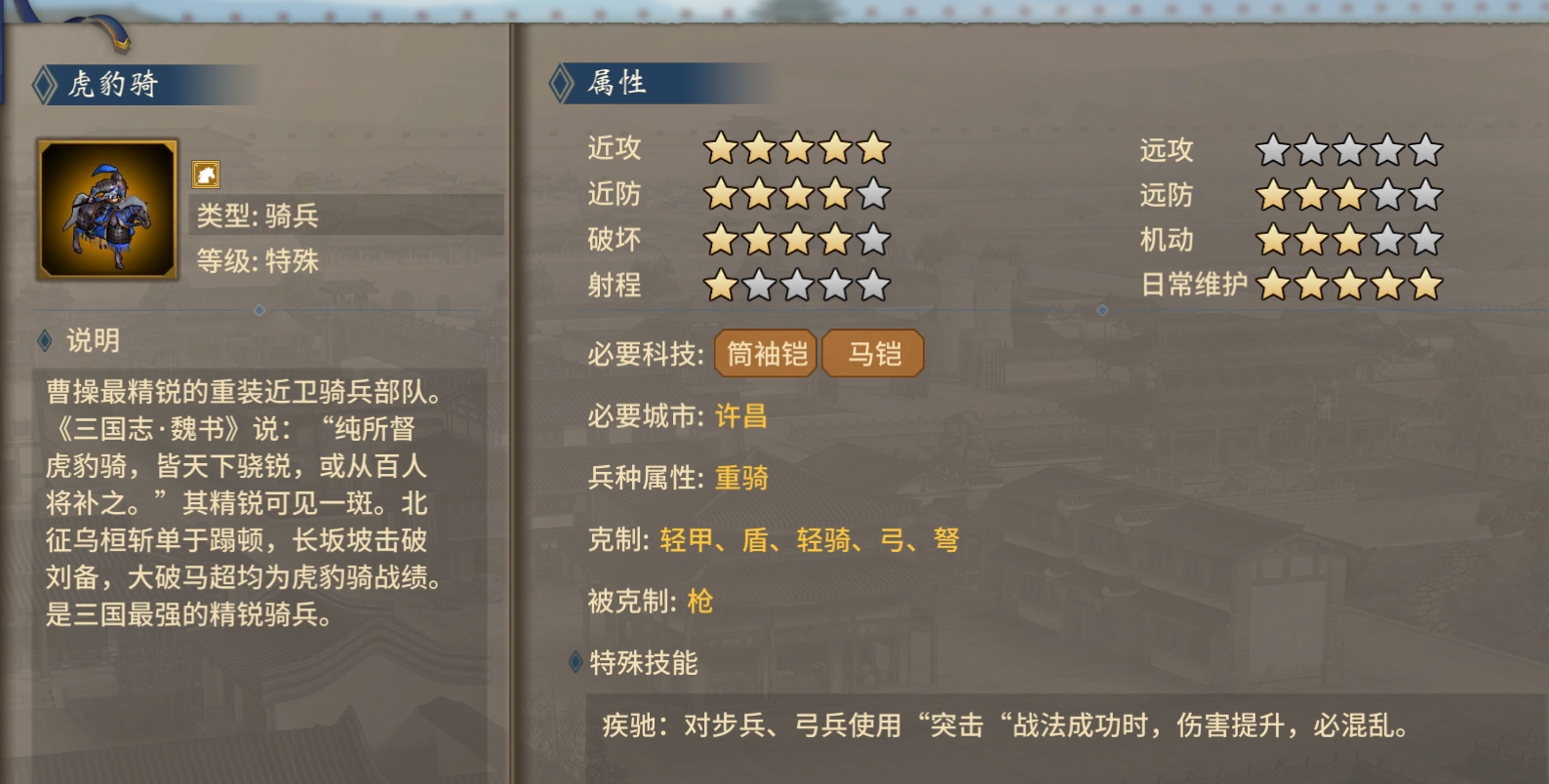Select the 马铠 required technology button
The width and height of the screenshot is (1549, 784).
pyautogui.click(x=872, y=353)
